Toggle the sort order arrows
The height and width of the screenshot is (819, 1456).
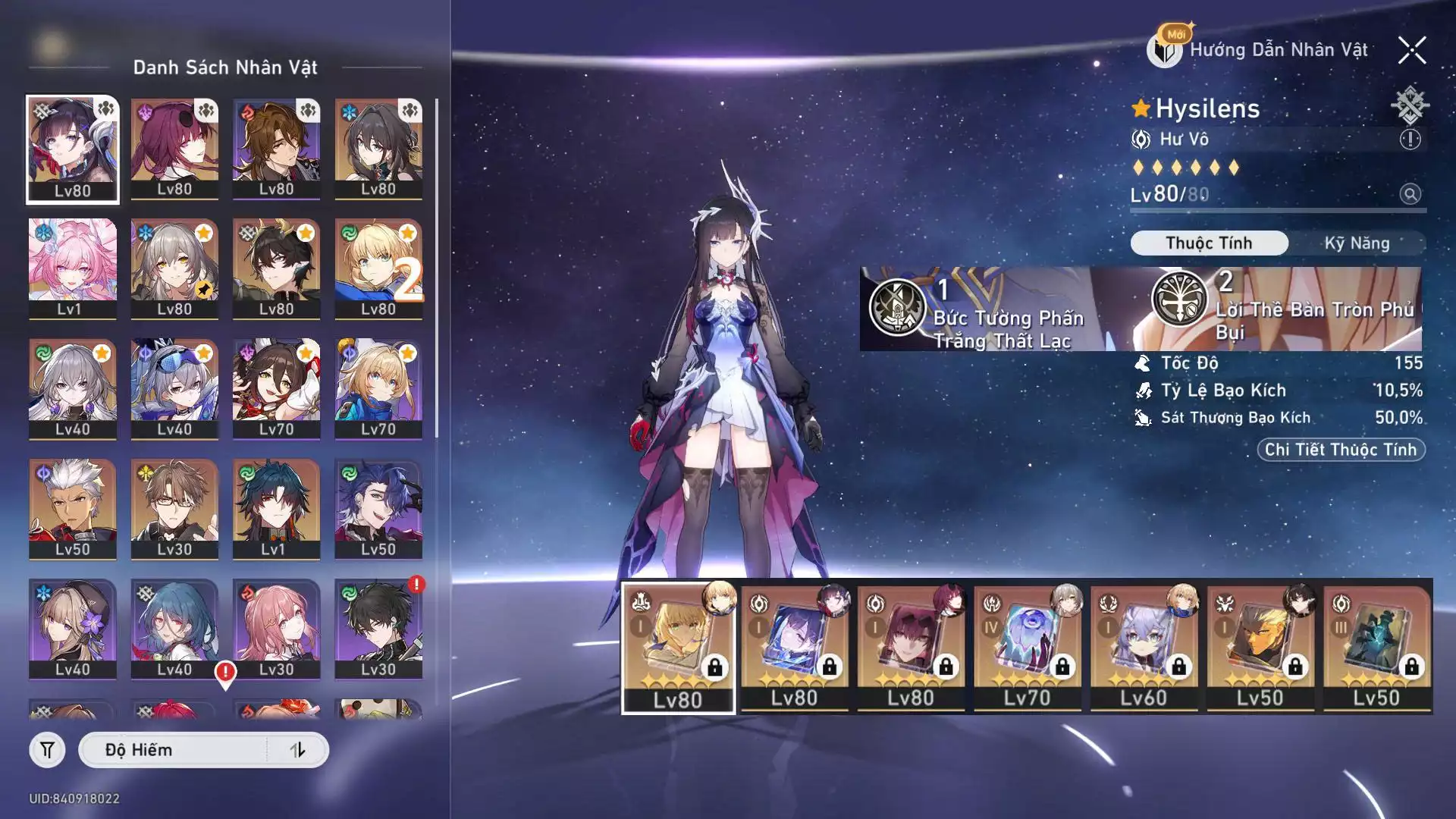pyautogui.click(x=297, y=750)
